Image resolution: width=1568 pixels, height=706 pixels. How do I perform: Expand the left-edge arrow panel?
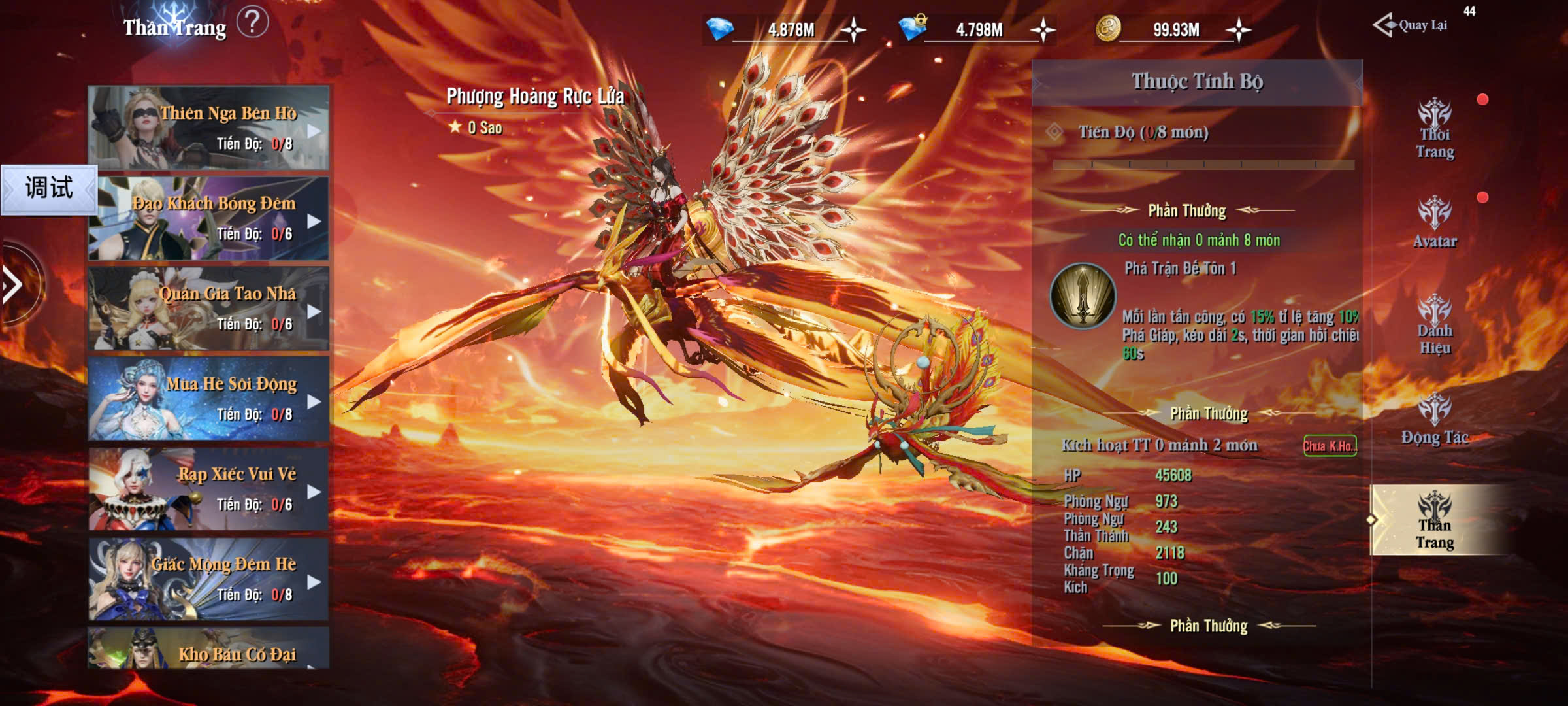coord(14,285)
